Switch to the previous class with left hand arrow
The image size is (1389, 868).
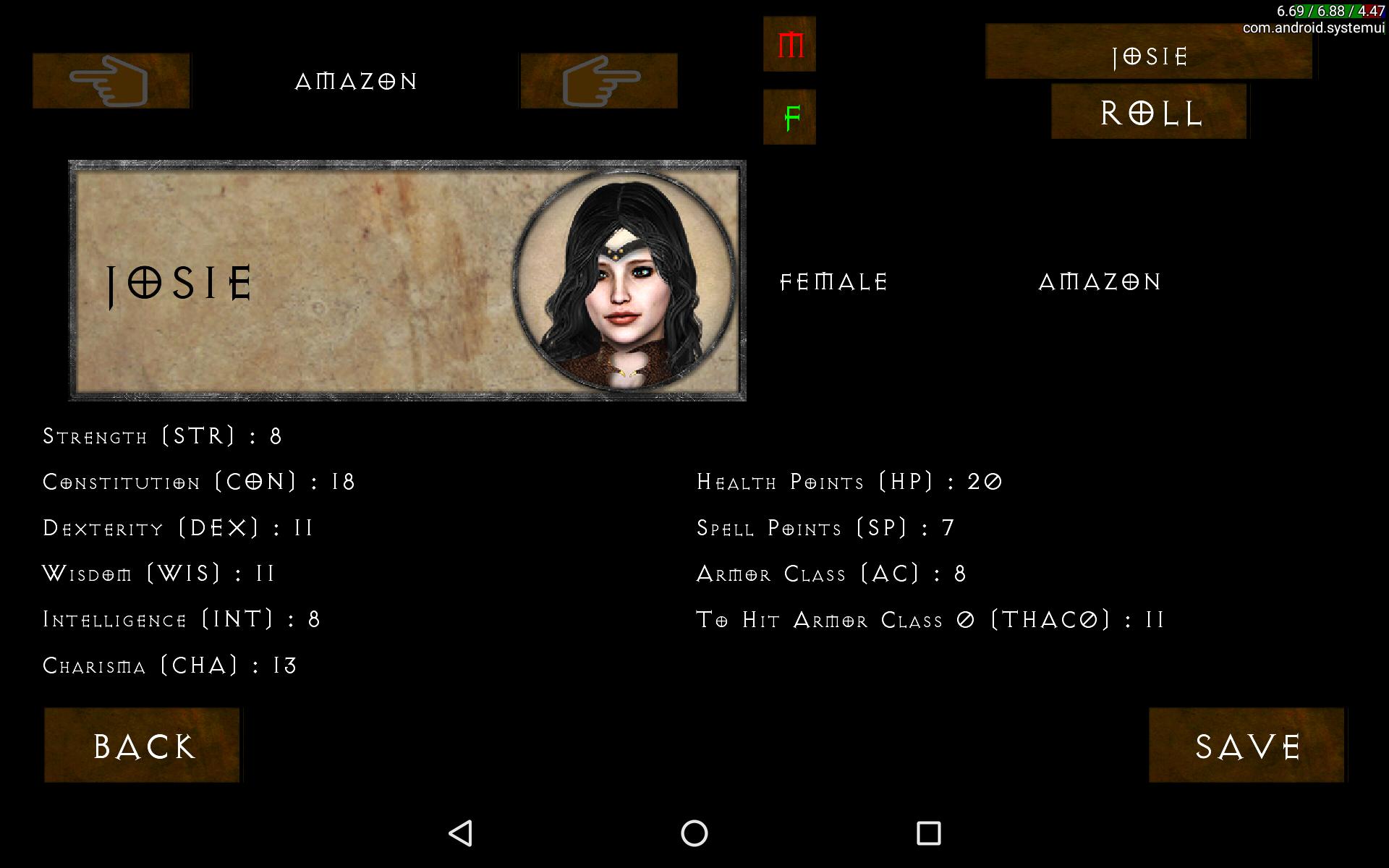coord(111,81)
